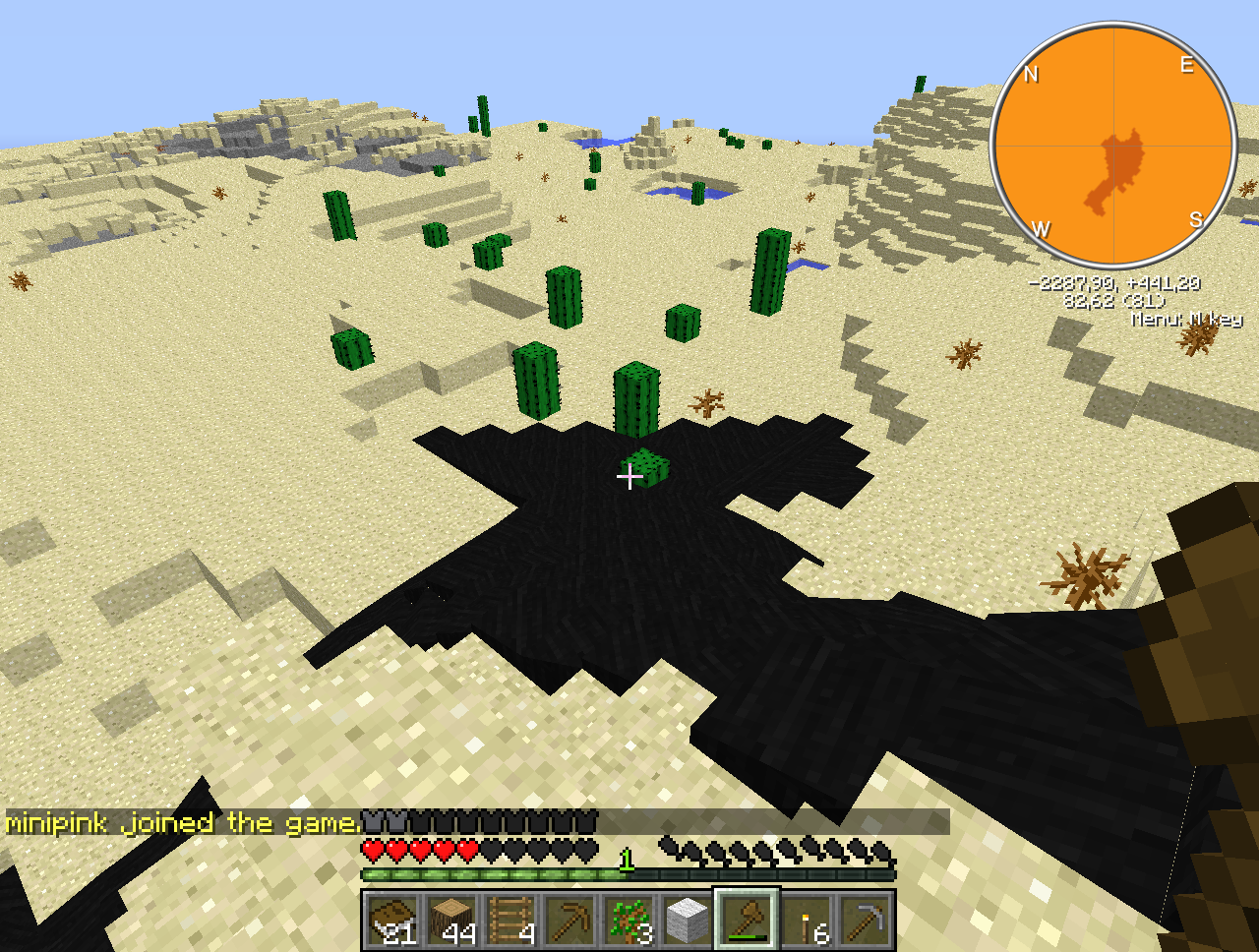Choose the wooden pickaxe slot
This screenshot has height=952, width=1259.
570,921
